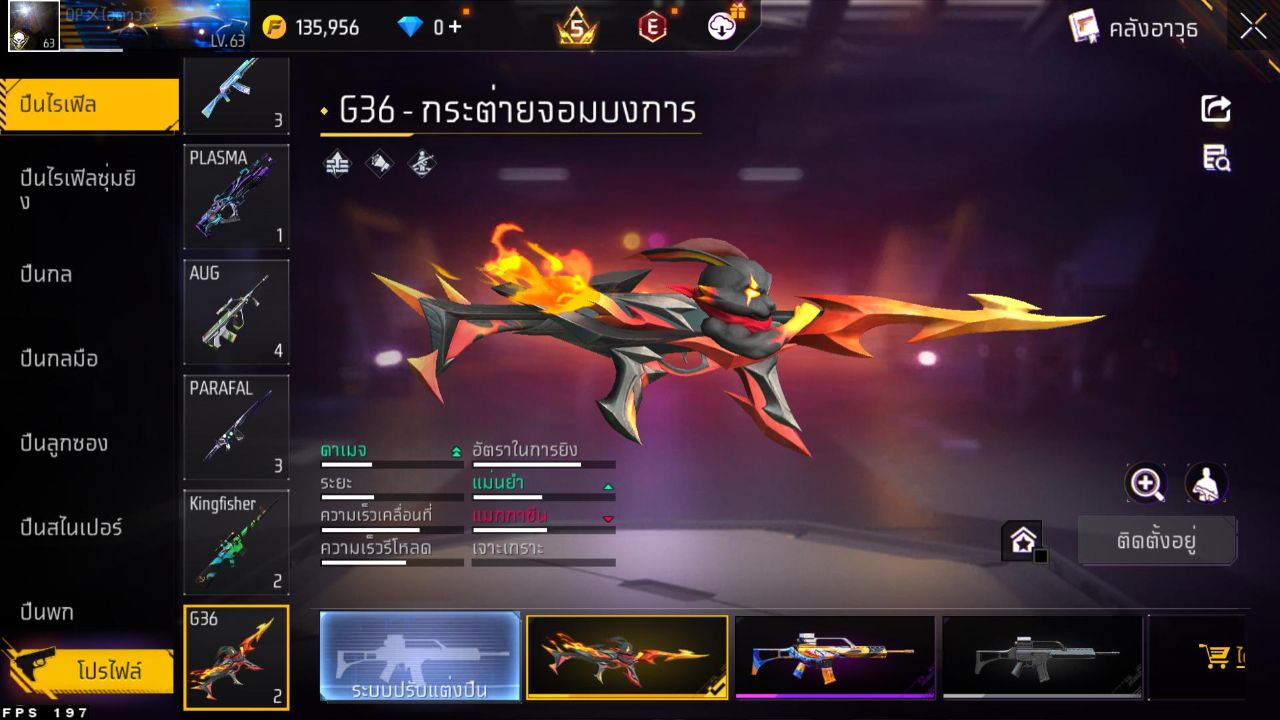Select the Kingfisher weapon thumbnail
Image resolution: width=1280 pixels, height=720 pixels.
coord(236,543)
